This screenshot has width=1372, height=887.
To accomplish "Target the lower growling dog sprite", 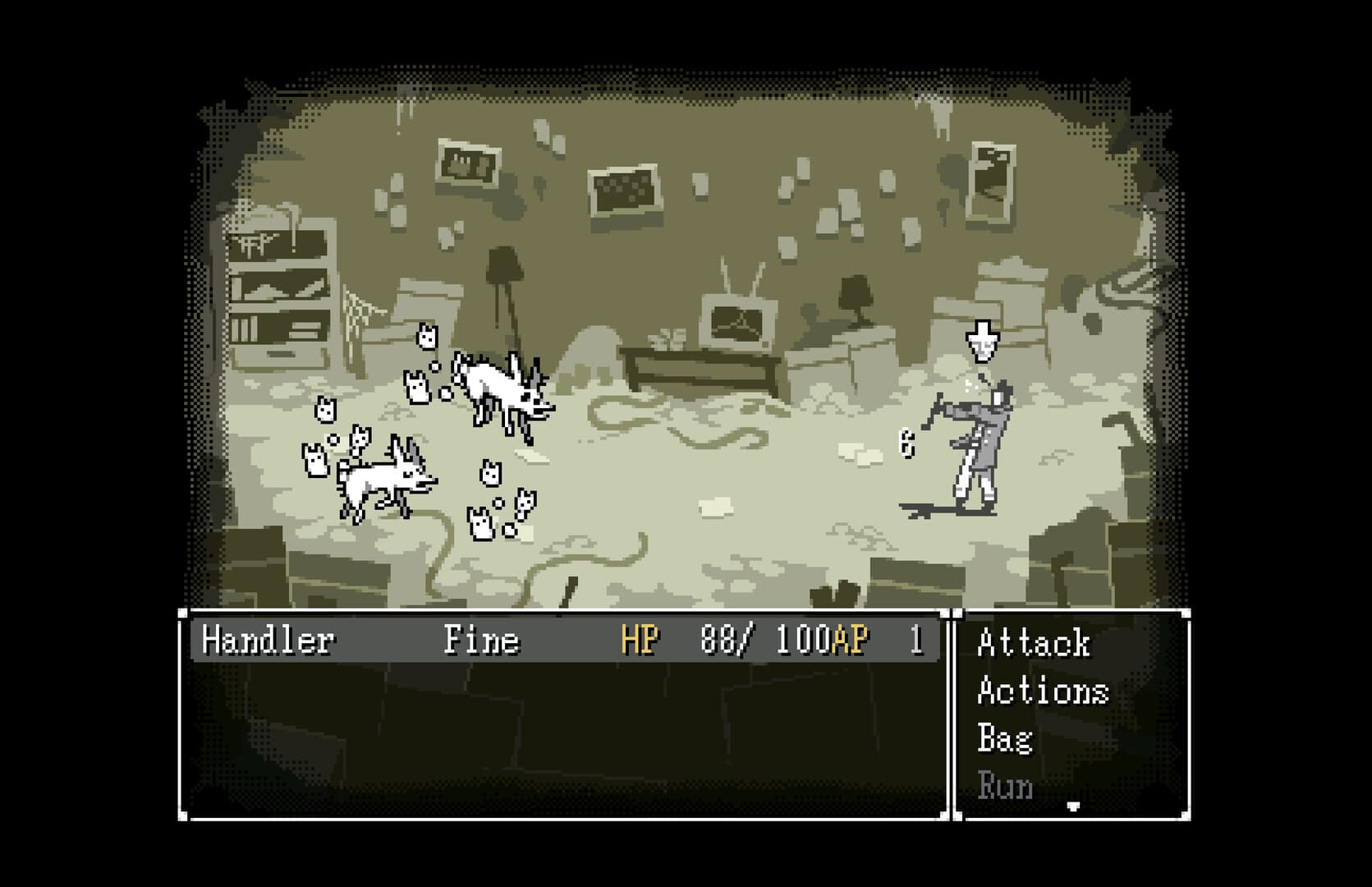I will pos(379,476).
